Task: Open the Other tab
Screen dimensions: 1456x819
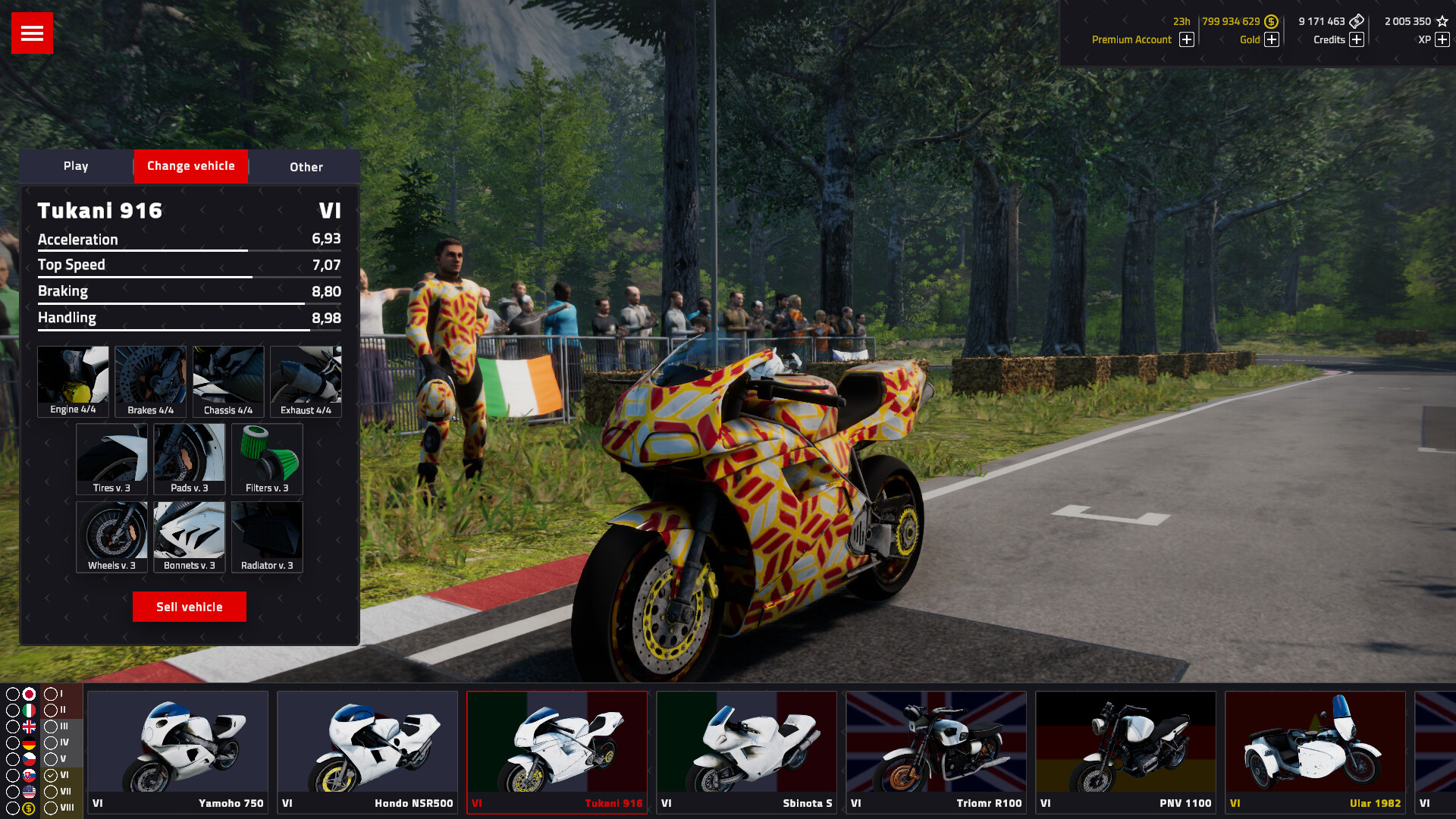Action: coord(305,167)
